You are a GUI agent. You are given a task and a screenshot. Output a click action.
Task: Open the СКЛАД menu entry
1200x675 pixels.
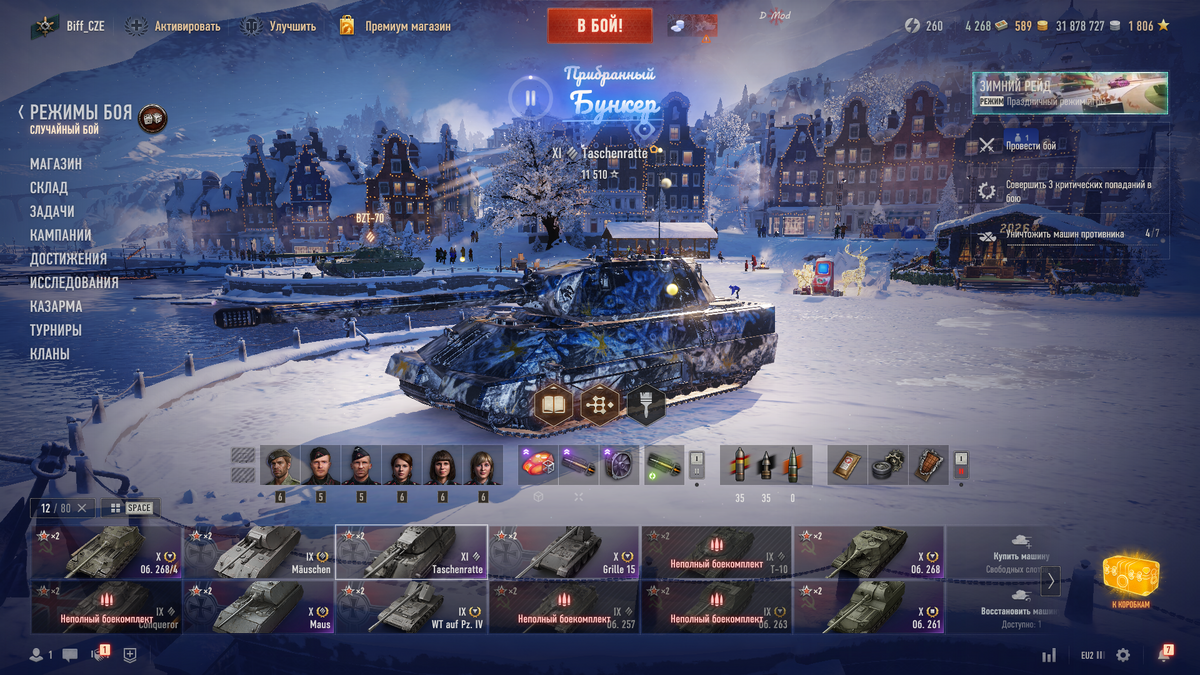49,188
